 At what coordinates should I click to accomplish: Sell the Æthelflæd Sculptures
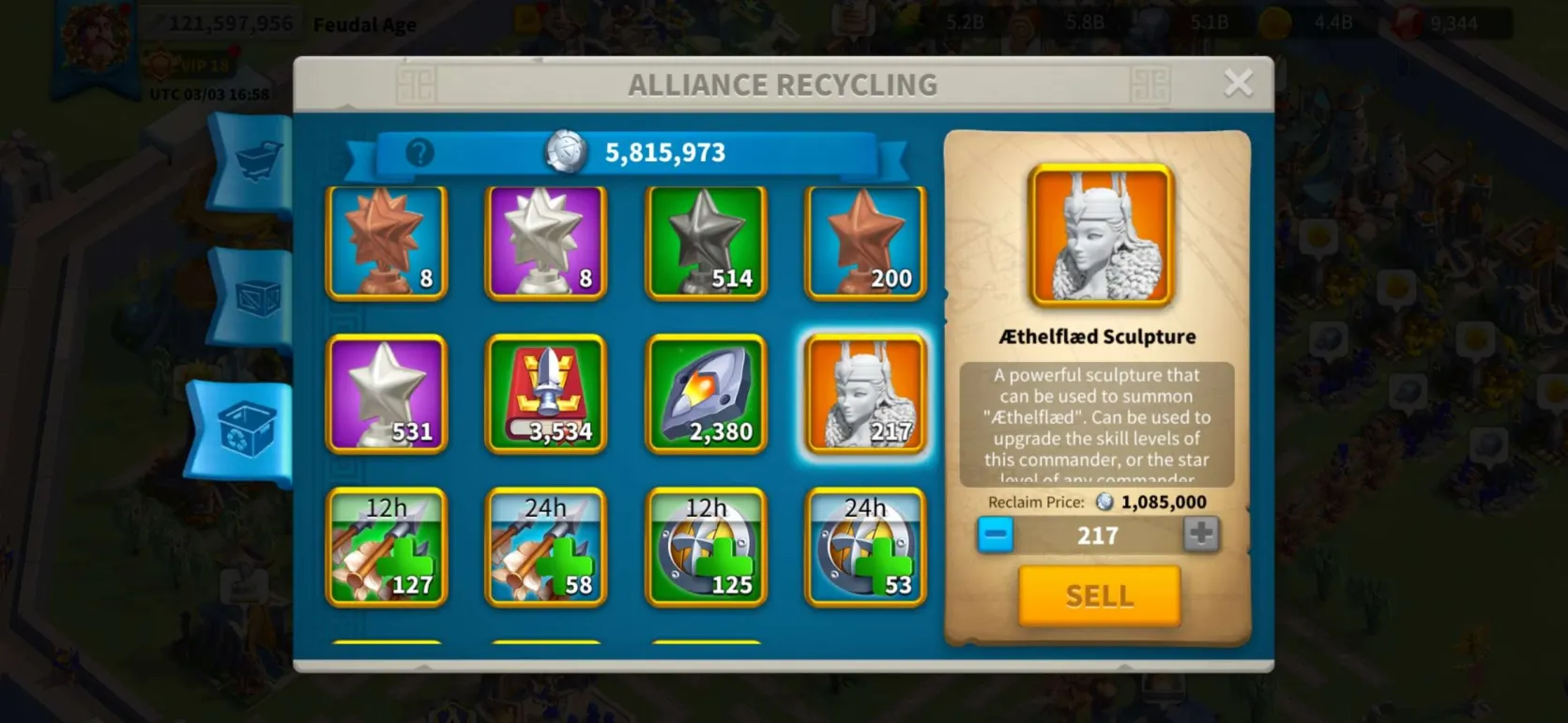[x=1099, y=595]
